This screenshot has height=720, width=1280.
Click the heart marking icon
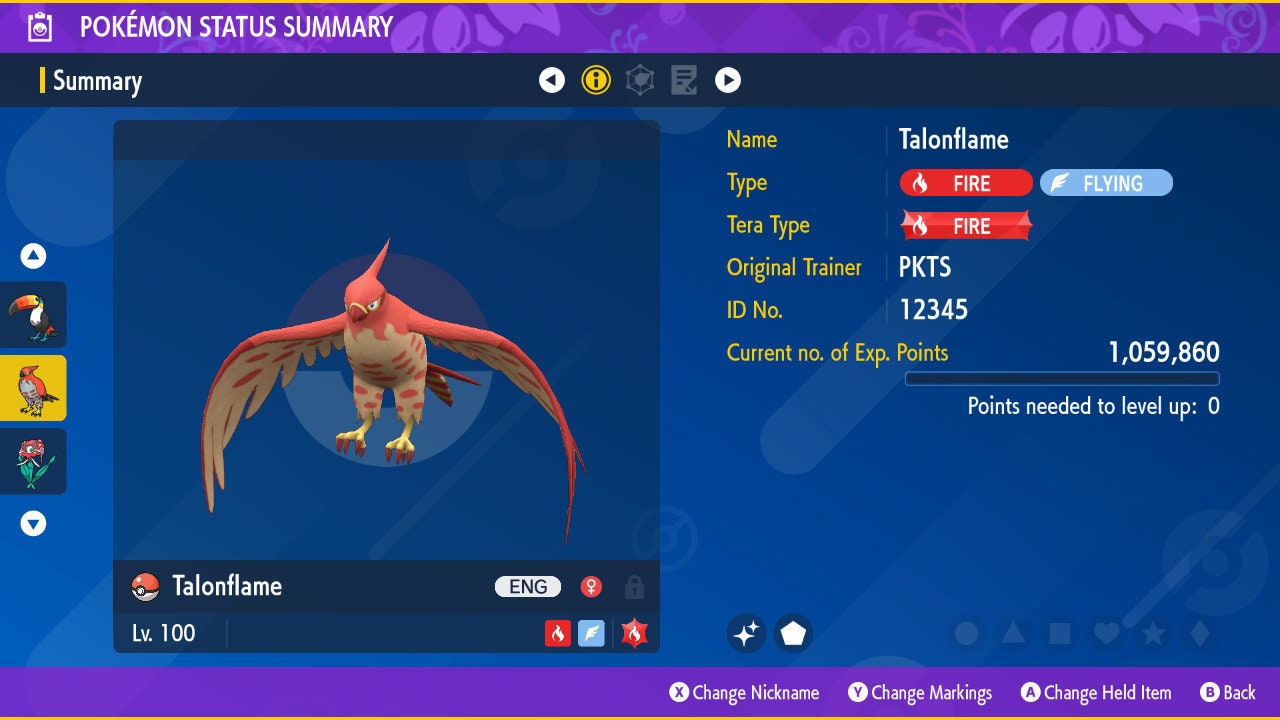pos(1105,633)
